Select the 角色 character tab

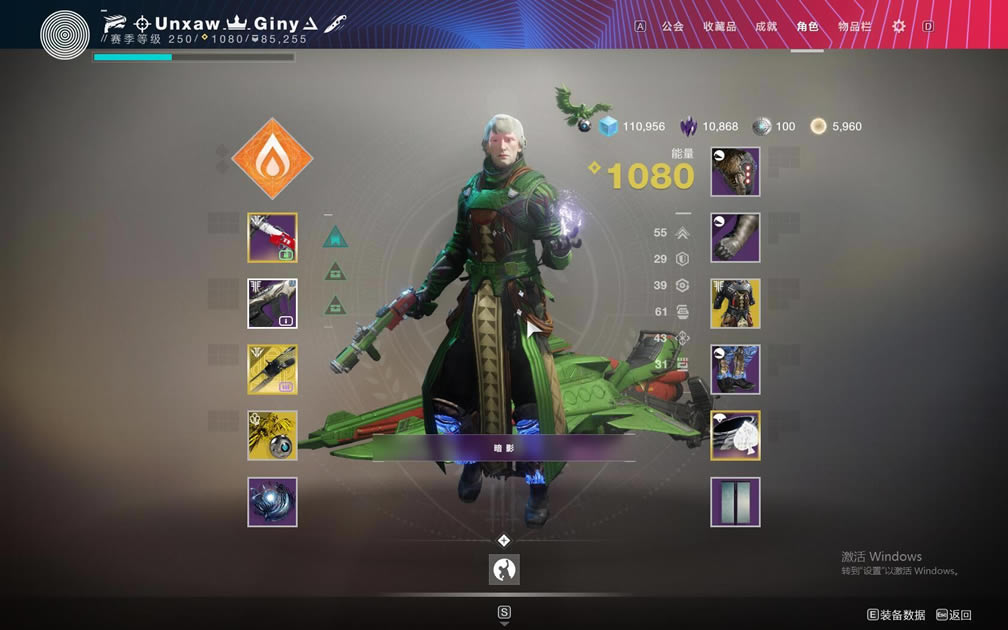point(807,26)
